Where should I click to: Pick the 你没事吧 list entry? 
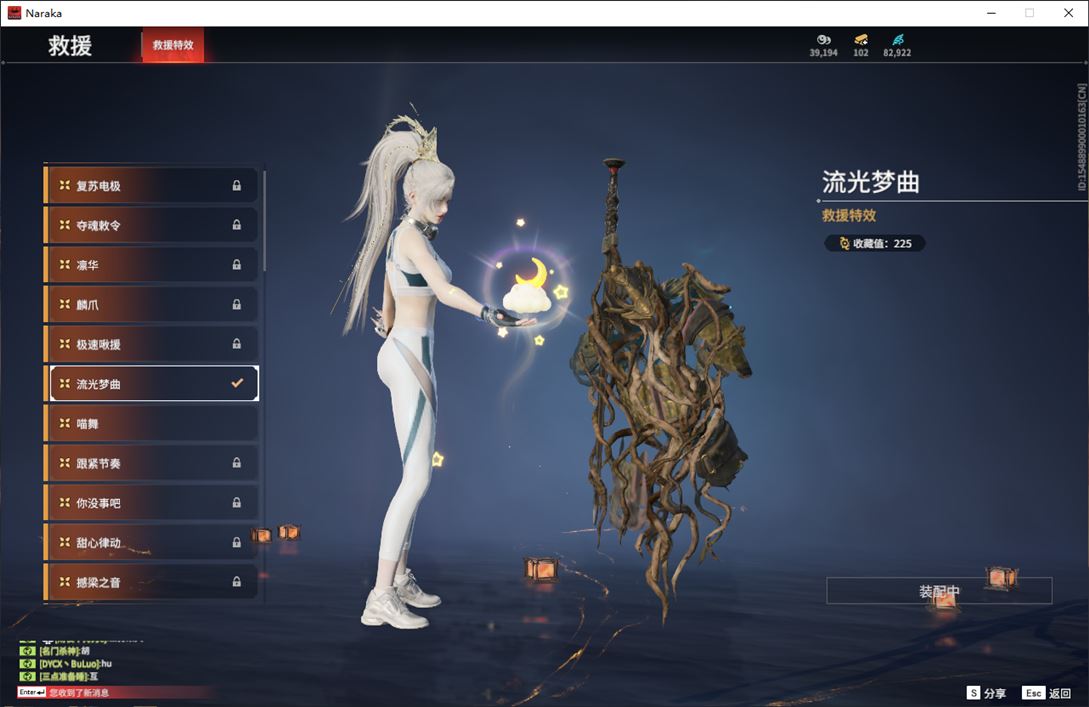click(x=152, y=503)
